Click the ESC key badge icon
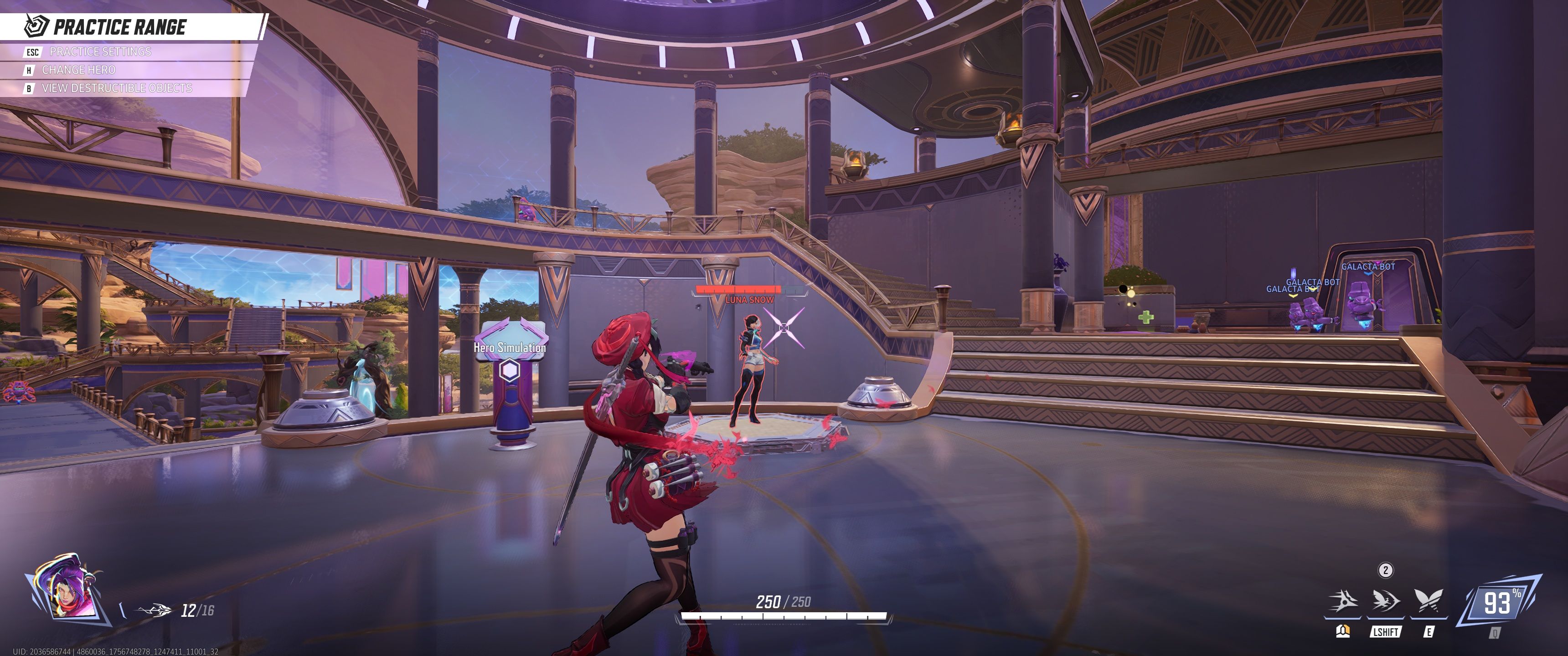Screen dimensions: 1568x656 pyautogui.click(x=32, y=52)
